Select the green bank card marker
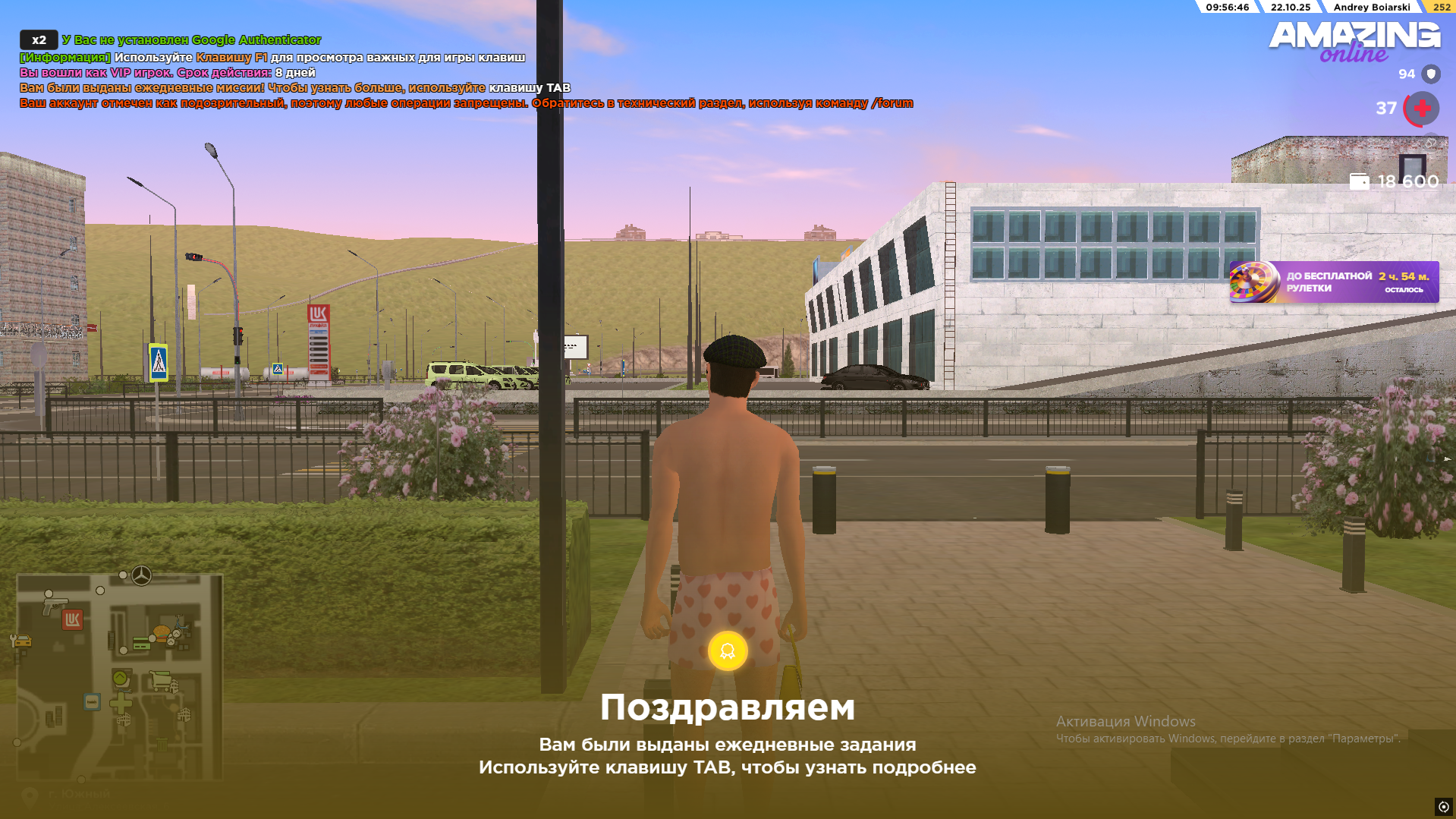Screen dimensions: 1456x819 point(141,644)
